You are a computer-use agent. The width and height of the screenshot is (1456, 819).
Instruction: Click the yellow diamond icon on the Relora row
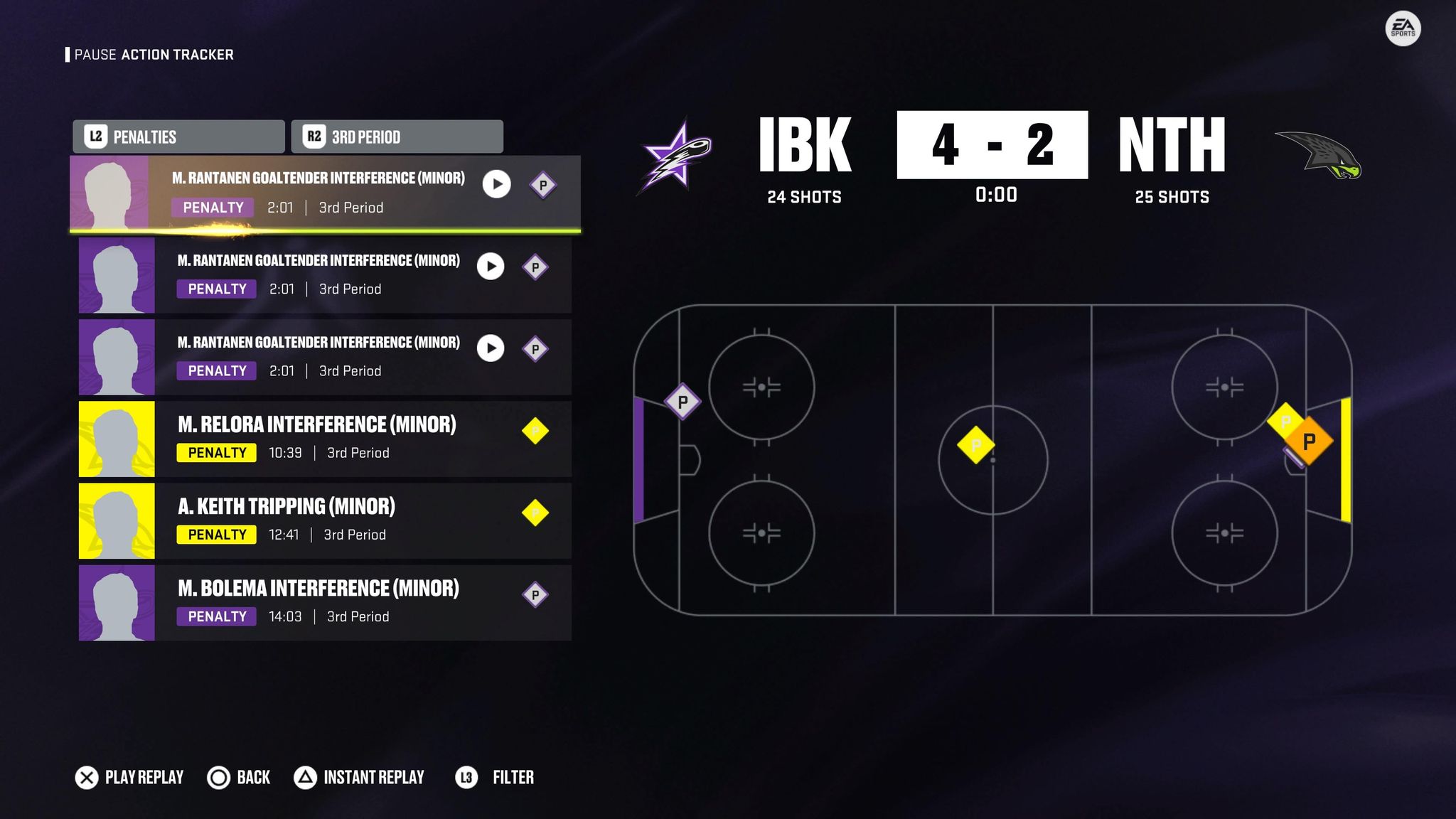(535, 431)
